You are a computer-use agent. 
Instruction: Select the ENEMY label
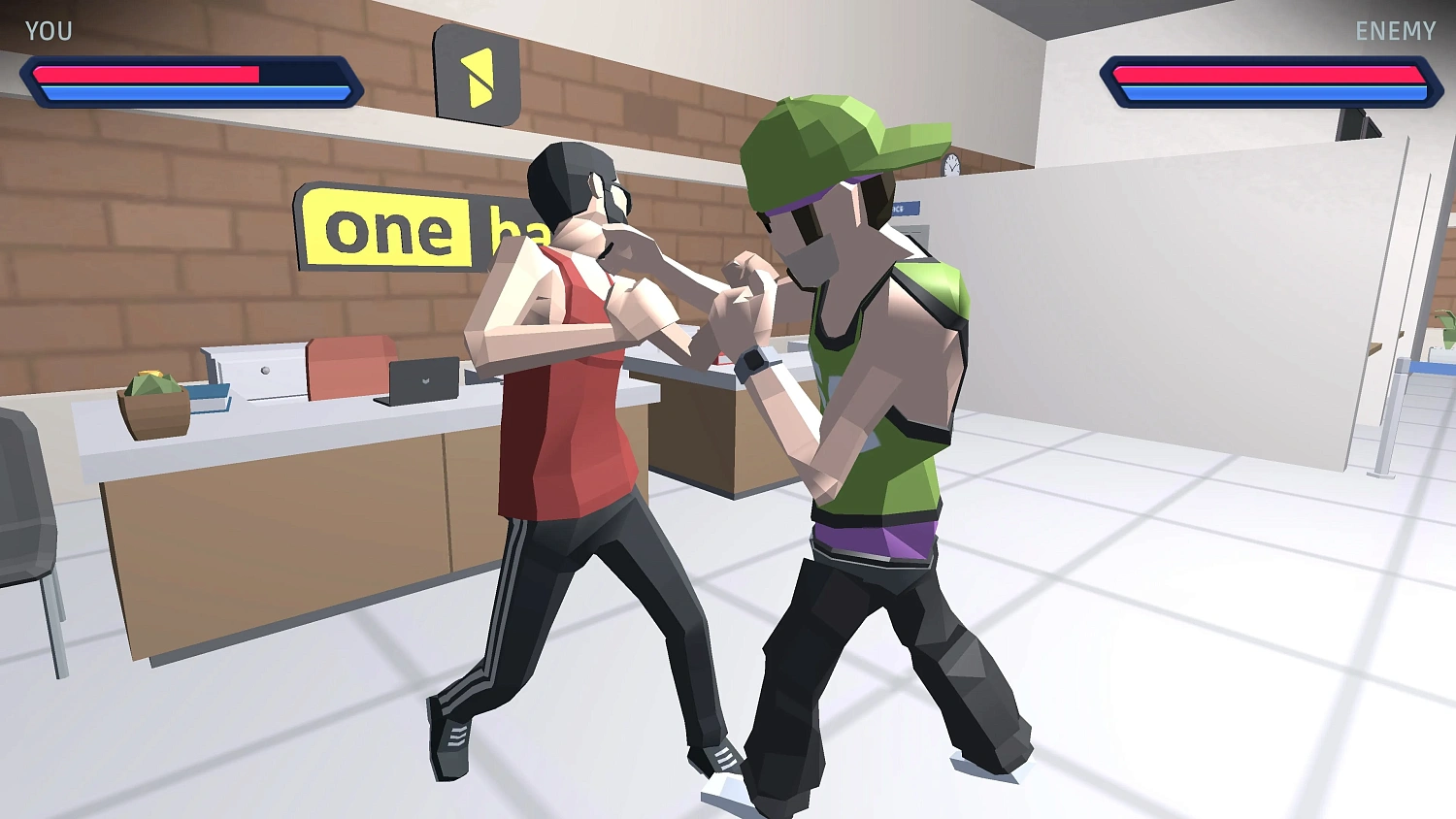1395,30
